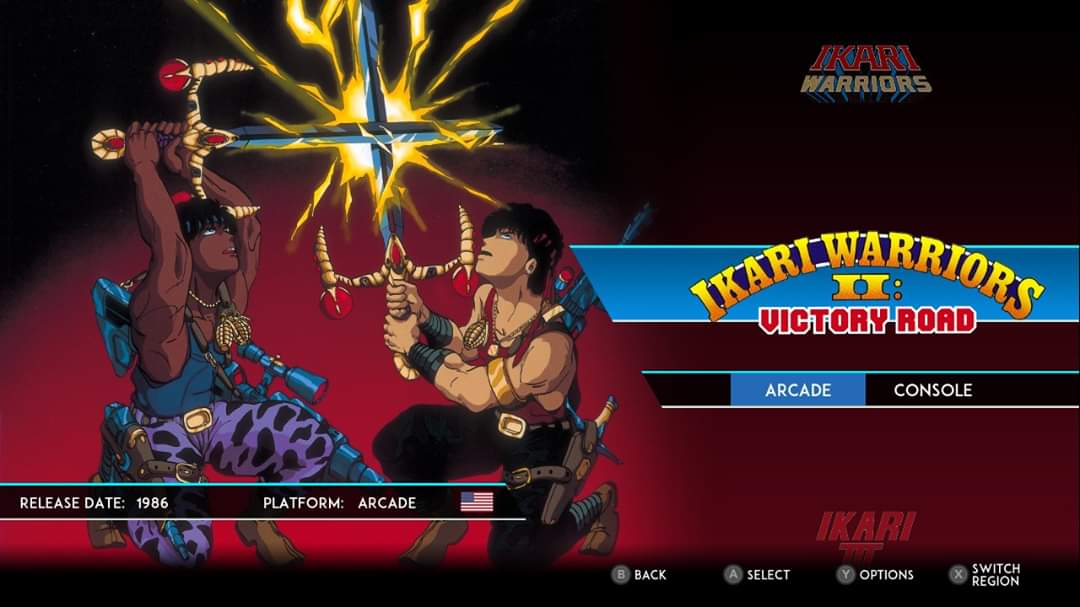This screenshot has height=607, width=1080.
Task: Pick the Ikari III logo below
Action: pyautogui.click(x=866, y=535)
